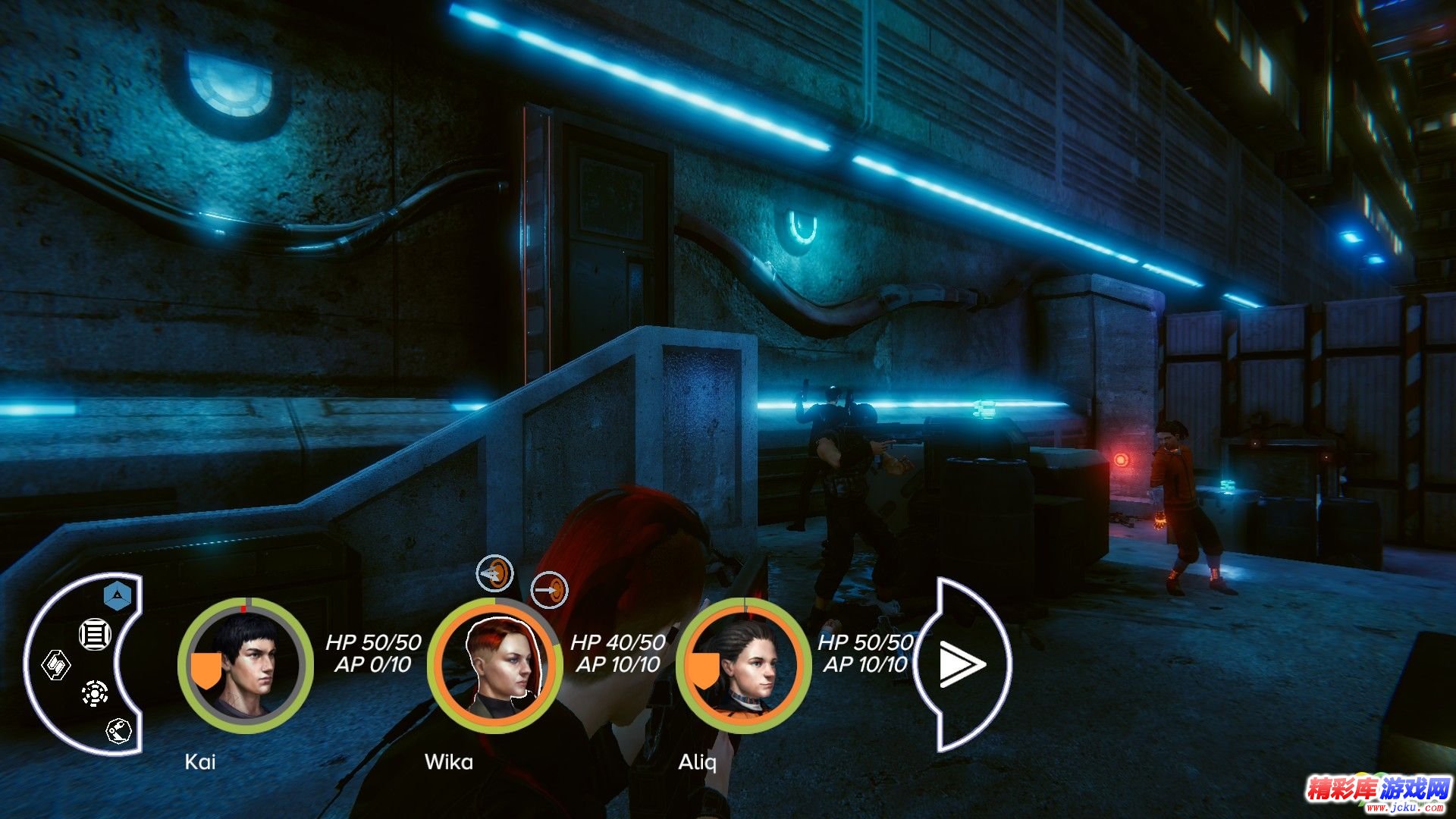Select Wika's character portrait
This screenshot has height=819, width=1456.
click(494, 665)
